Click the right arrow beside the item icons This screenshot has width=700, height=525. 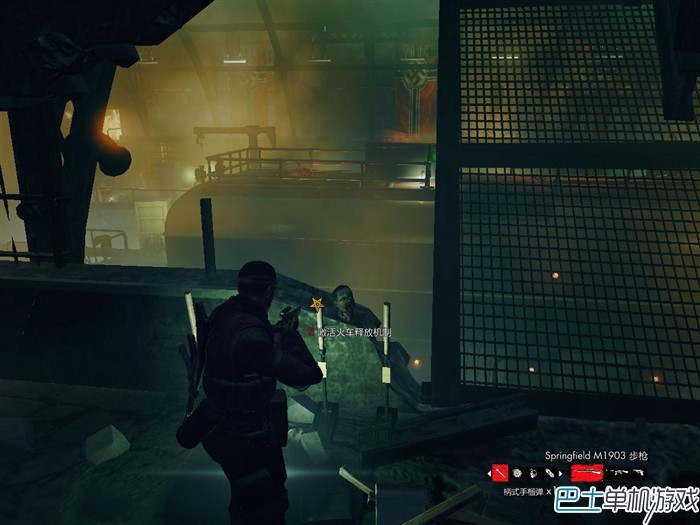click(x=560, y=473)
